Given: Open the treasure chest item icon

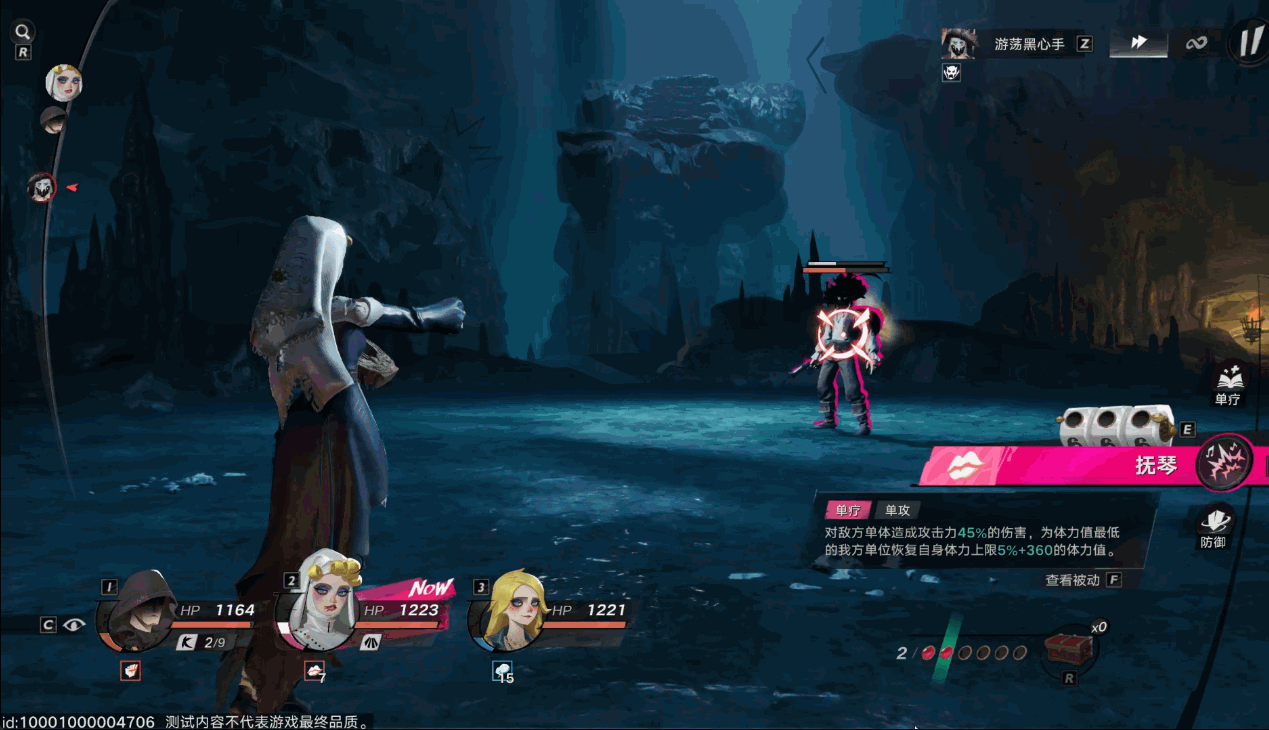Looking at the screenshot, I should click(1068, 650).
